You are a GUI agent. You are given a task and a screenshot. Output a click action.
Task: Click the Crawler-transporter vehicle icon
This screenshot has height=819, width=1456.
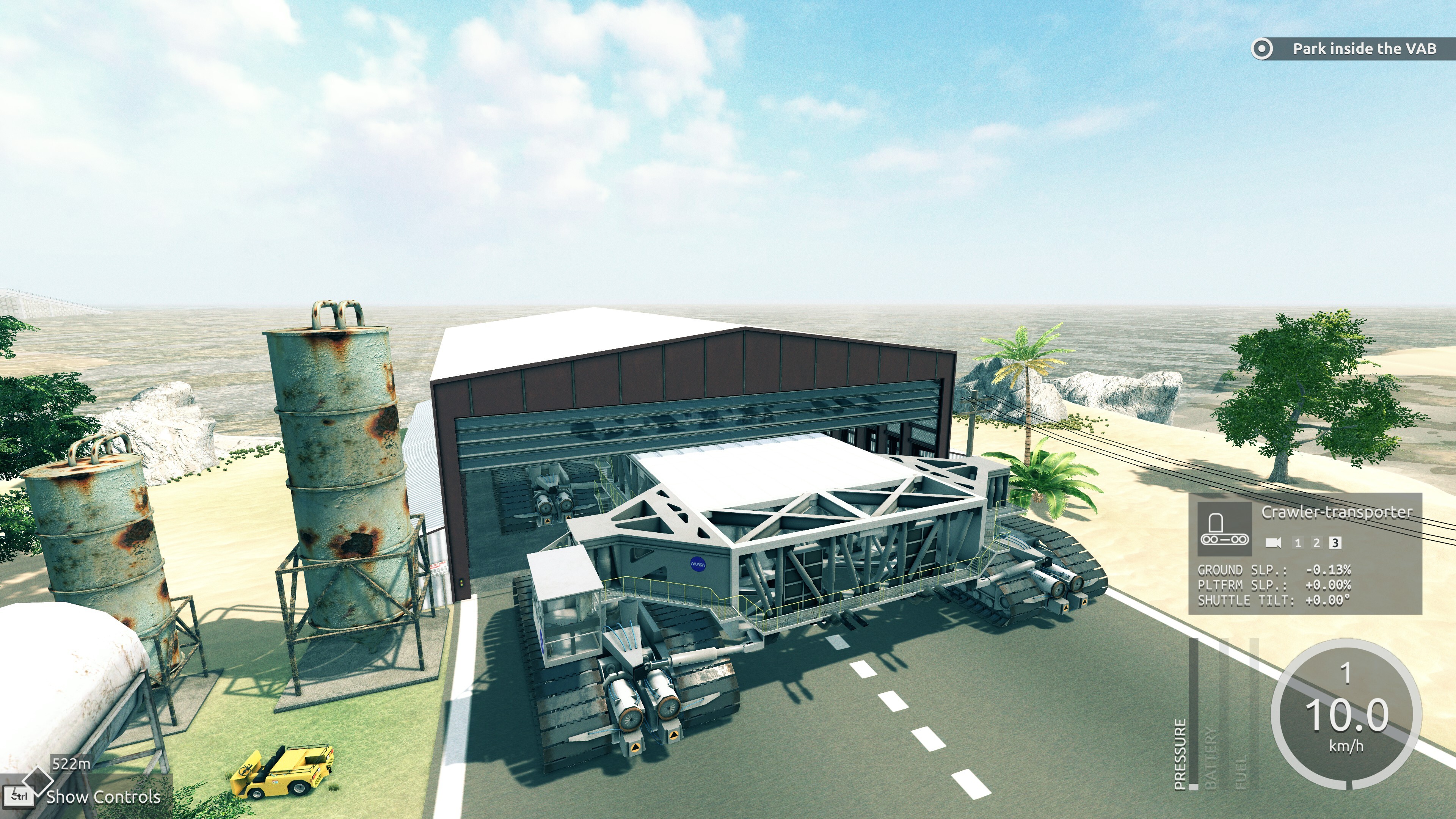[1225, 527]
